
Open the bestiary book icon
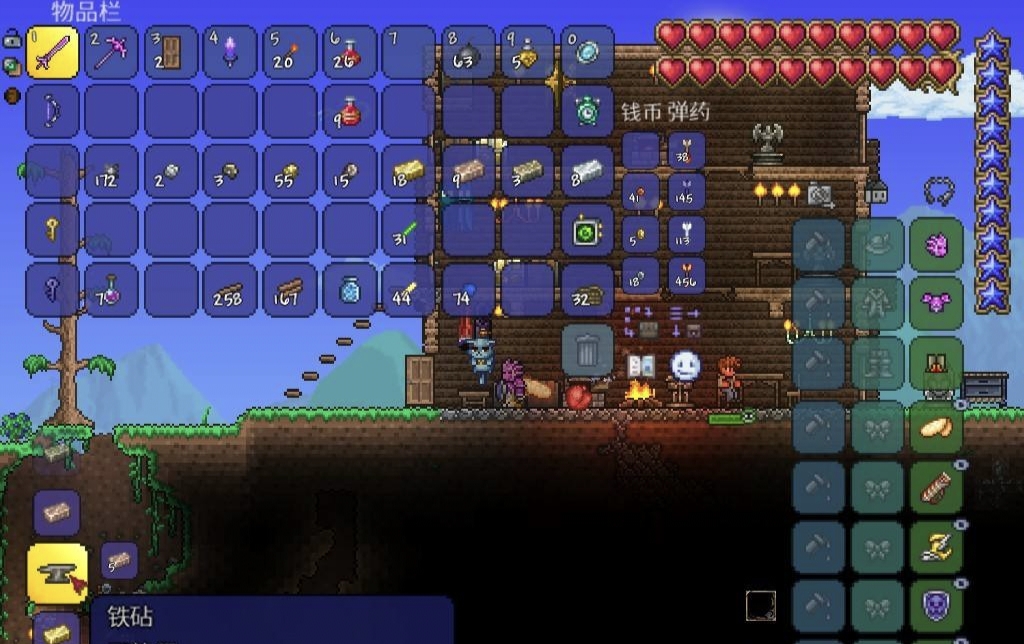[640, 366]
